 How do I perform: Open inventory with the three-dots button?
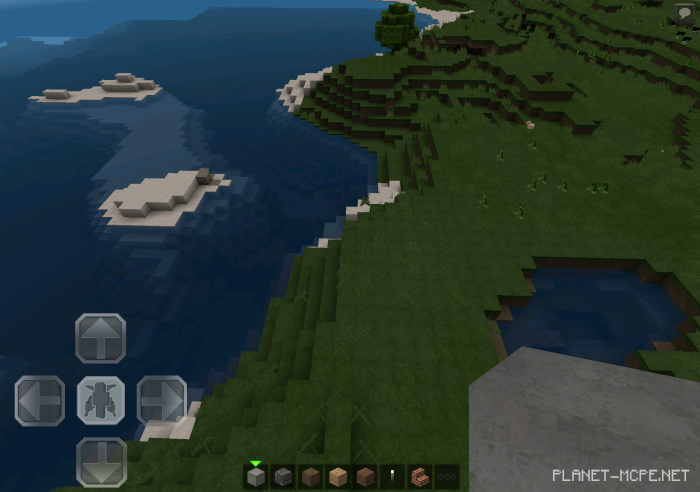pyautogui.click(x=447, y=477)
